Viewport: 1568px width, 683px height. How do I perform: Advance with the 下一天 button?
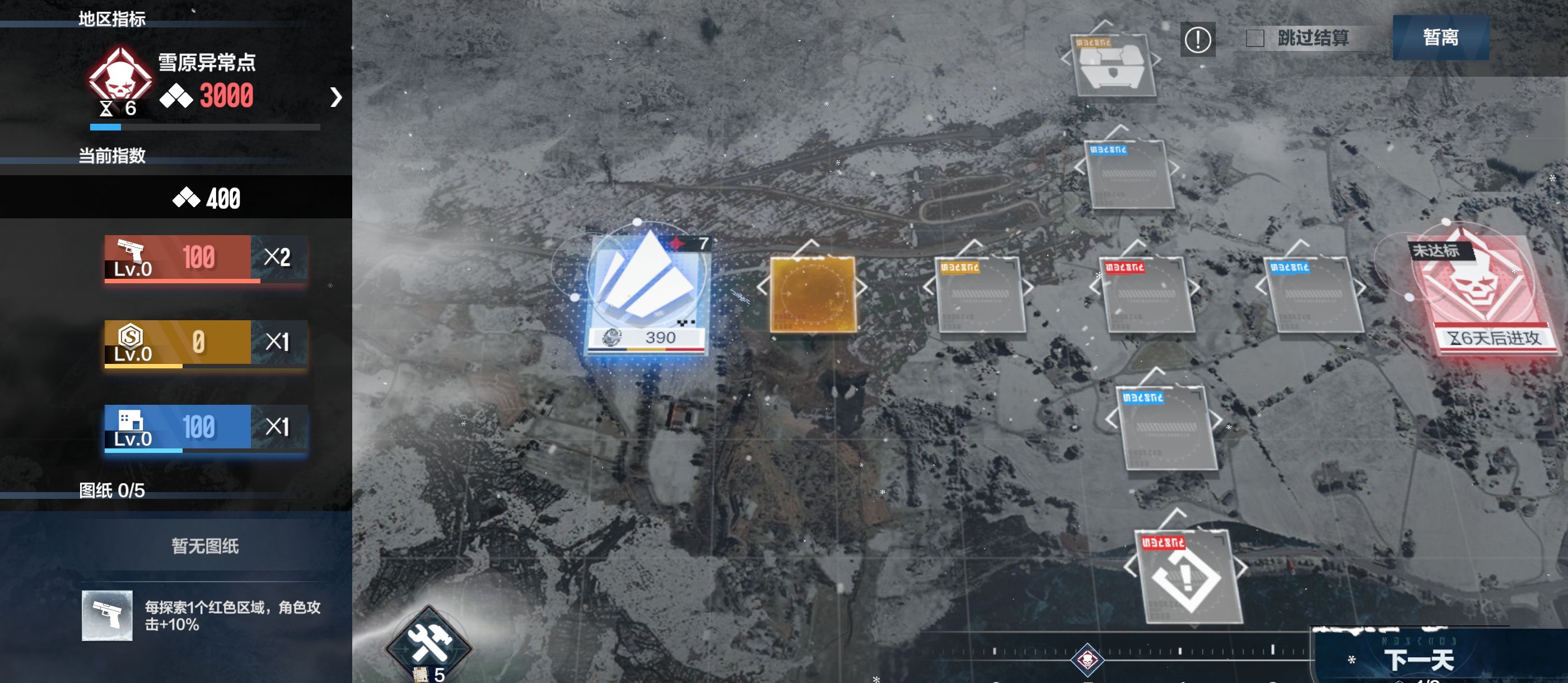click(x=1418, y=659)
